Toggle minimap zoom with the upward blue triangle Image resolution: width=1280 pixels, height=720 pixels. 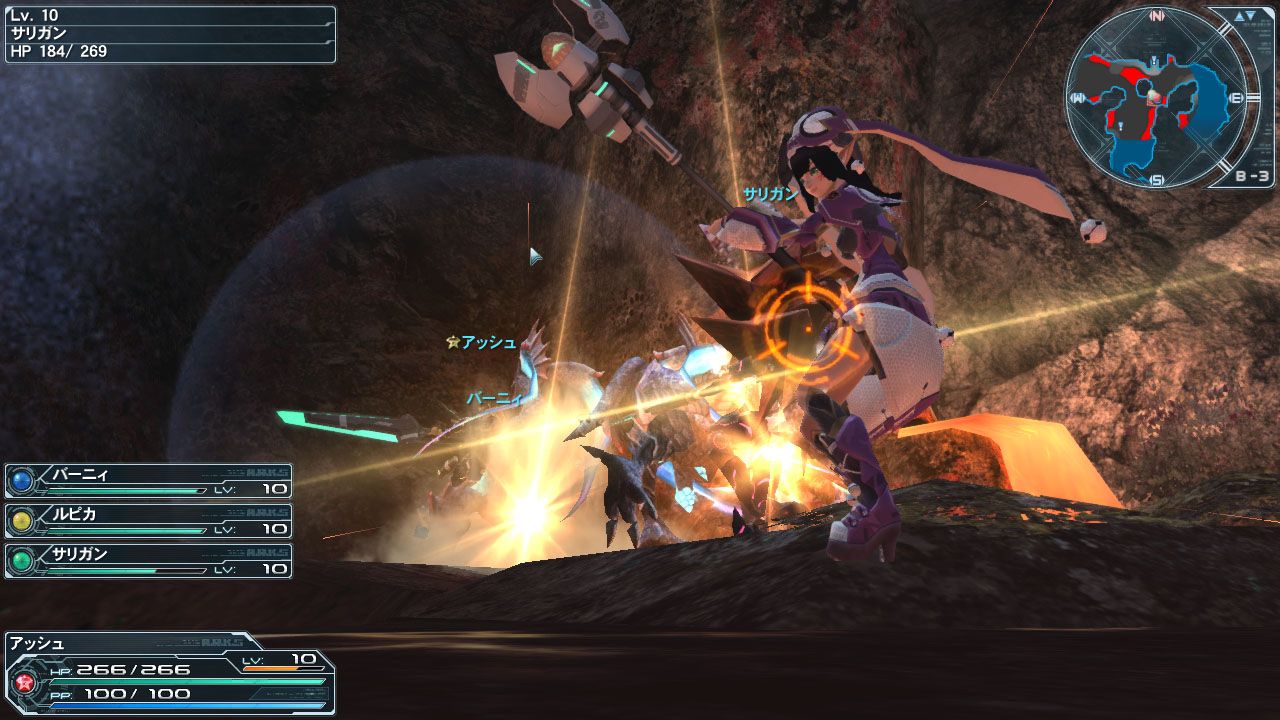1240,17
